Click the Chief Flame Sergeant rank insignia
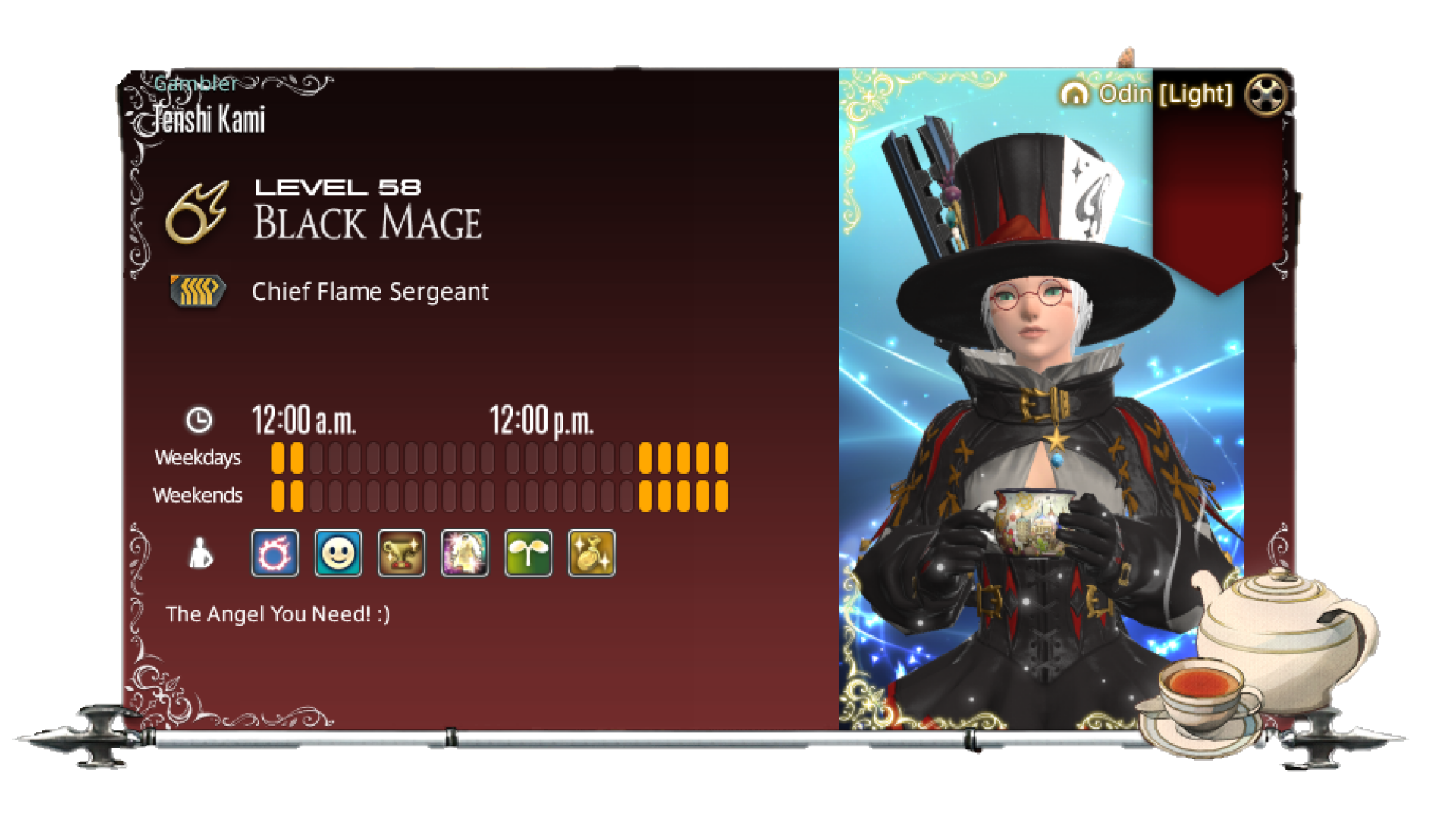 [196, 290]
